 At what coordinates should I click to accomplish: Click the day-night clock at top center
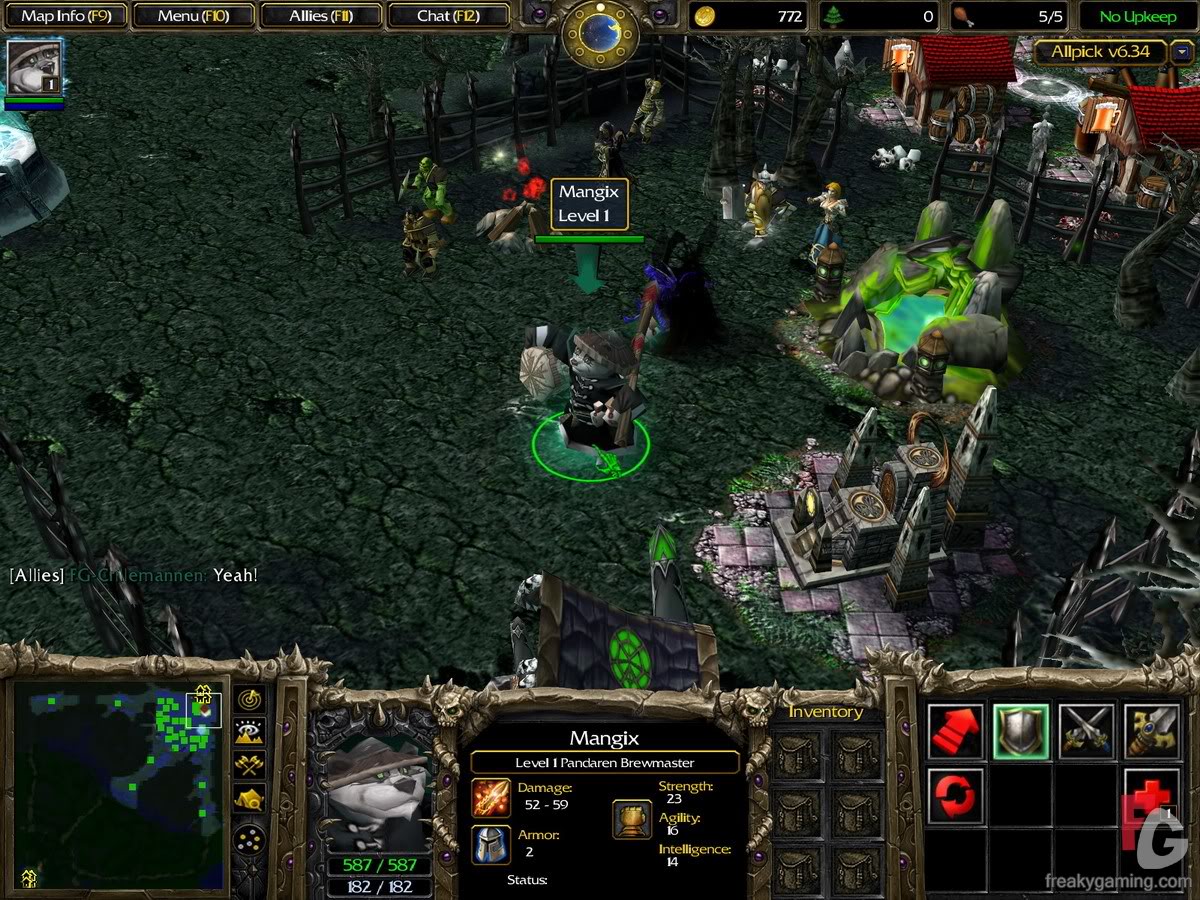600,32
